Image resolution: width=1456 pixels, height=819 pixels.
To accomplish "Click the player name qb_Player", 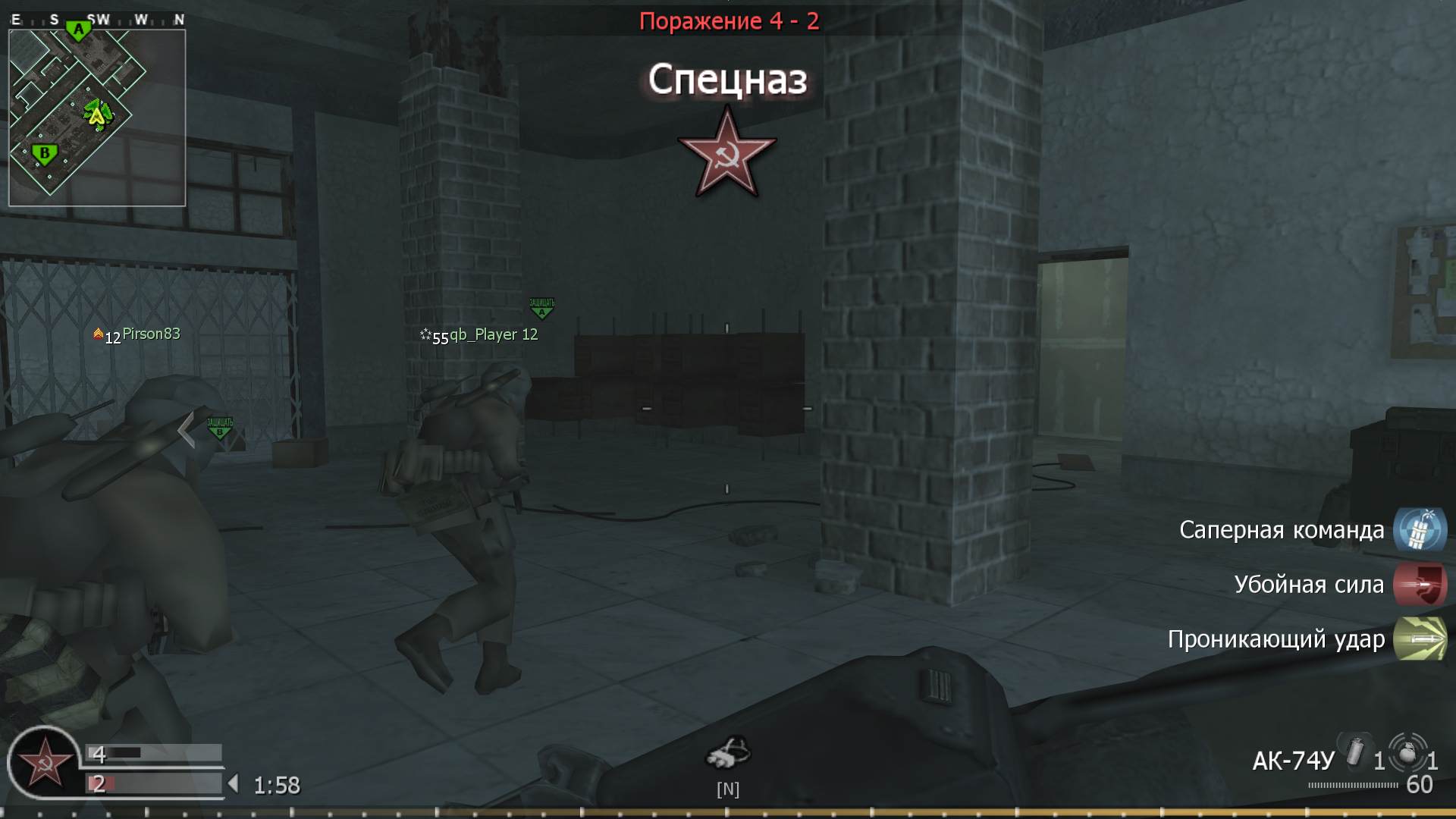I will [489, 334].
